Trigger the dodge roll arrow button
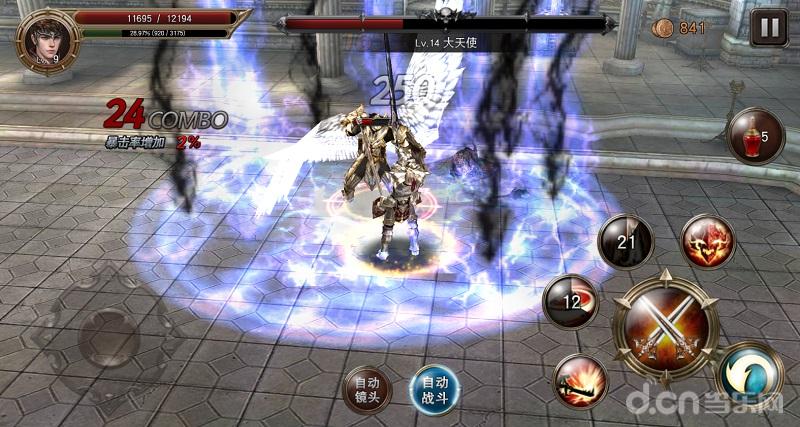Image resolution: width=800 pixels, height=427 pixels. pos(749,375)
